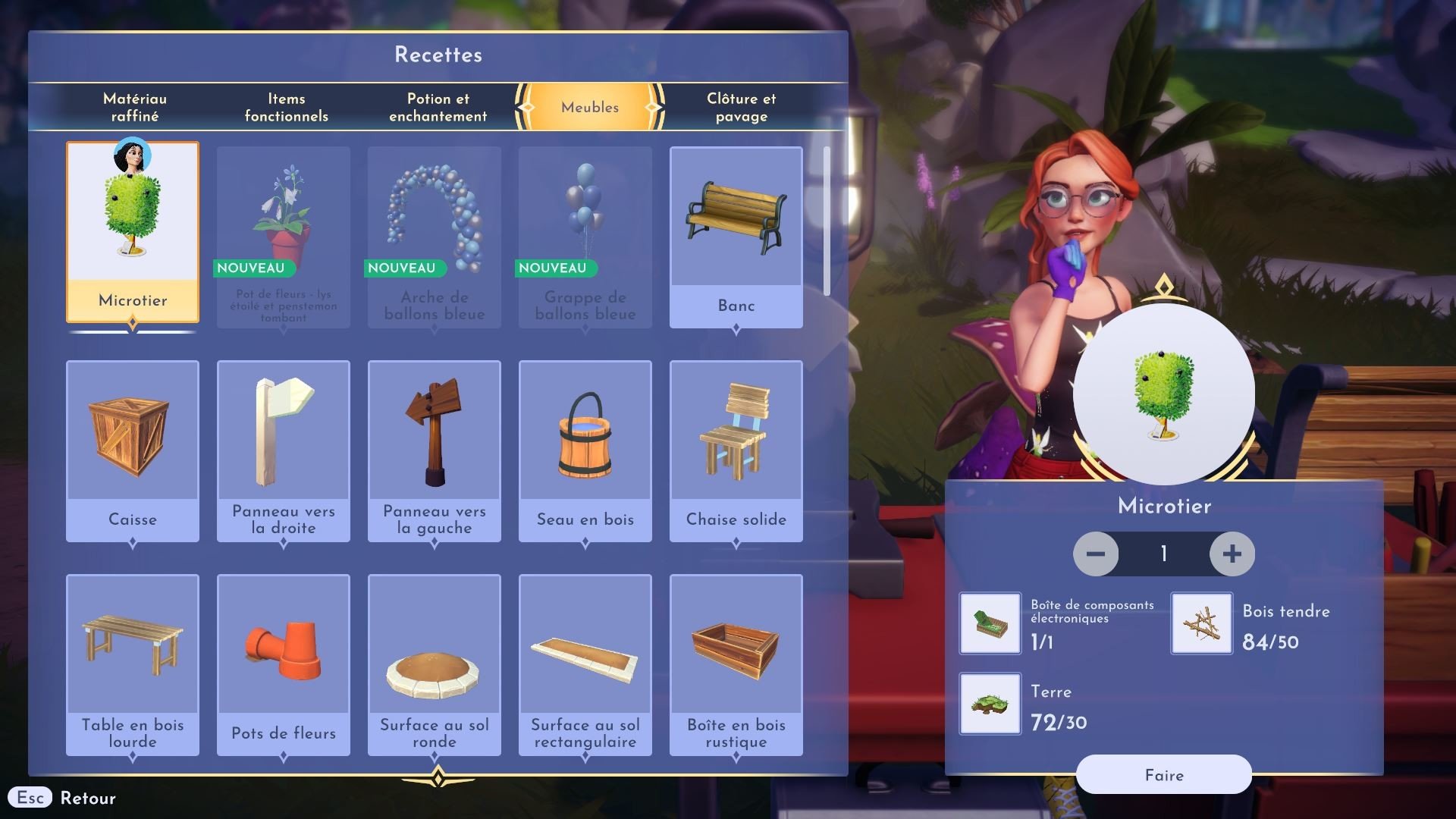Screen dimensions: 1456x819
Task: Increase the craft quantity with plus
Action: pos(1232,554)
